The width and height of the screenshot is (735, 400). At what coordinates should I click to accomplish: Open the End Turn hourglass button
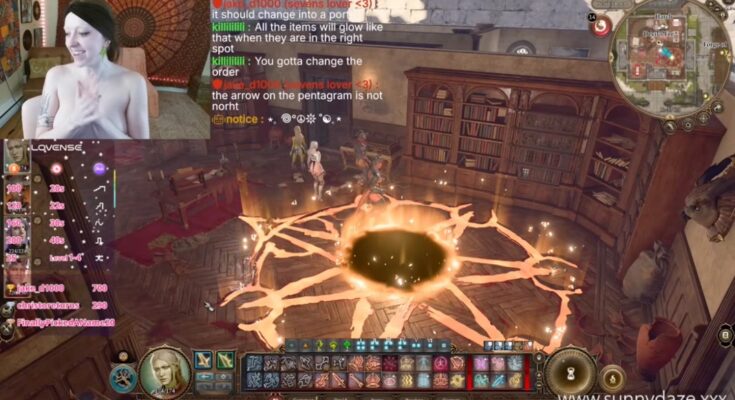[573, 372]
